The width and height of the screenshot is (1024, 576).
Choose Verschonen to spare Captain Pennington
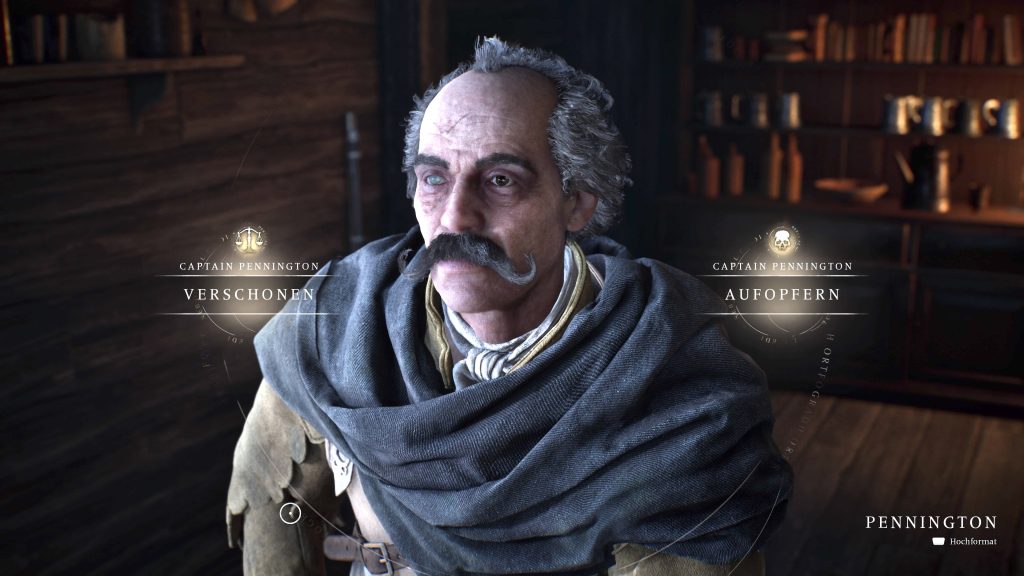(249, 294)
